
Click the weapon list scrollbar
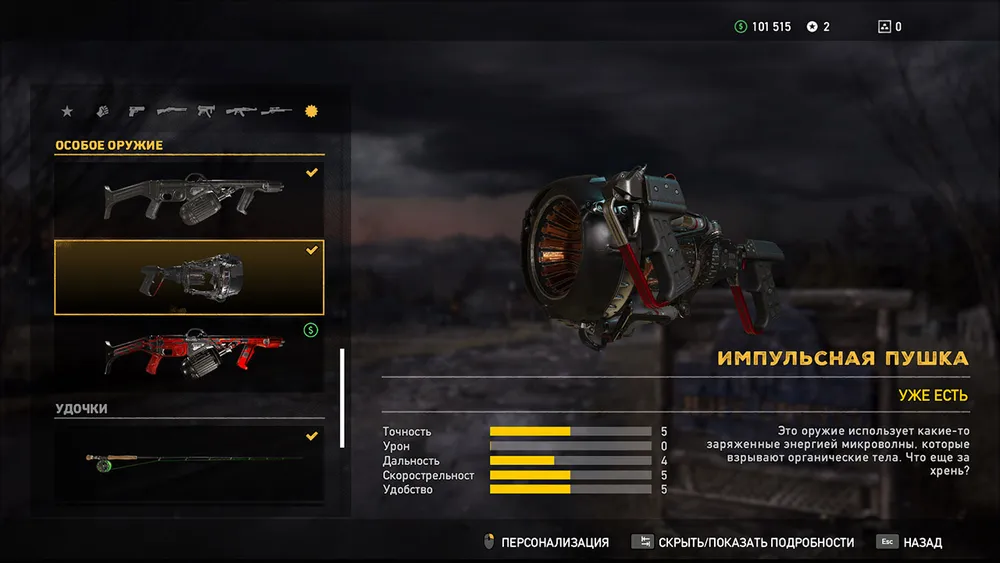pyautogui.click(x=342, y=397)
